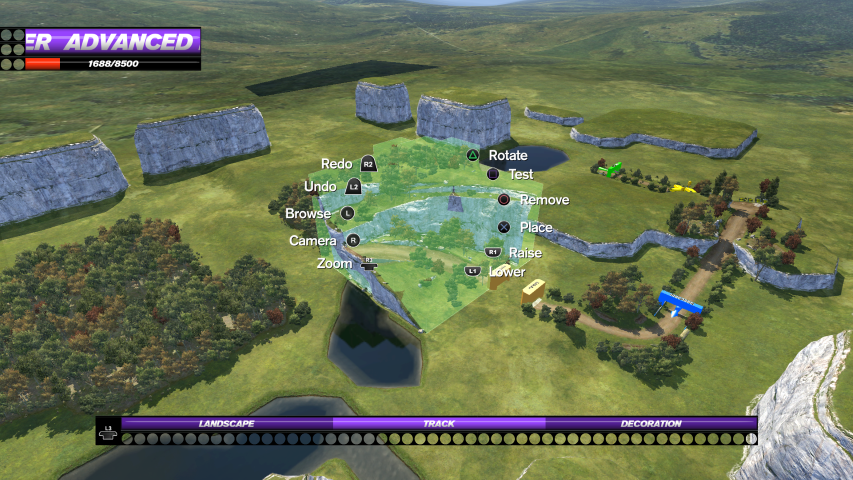Select the DECORATION category

click(651, 424)
